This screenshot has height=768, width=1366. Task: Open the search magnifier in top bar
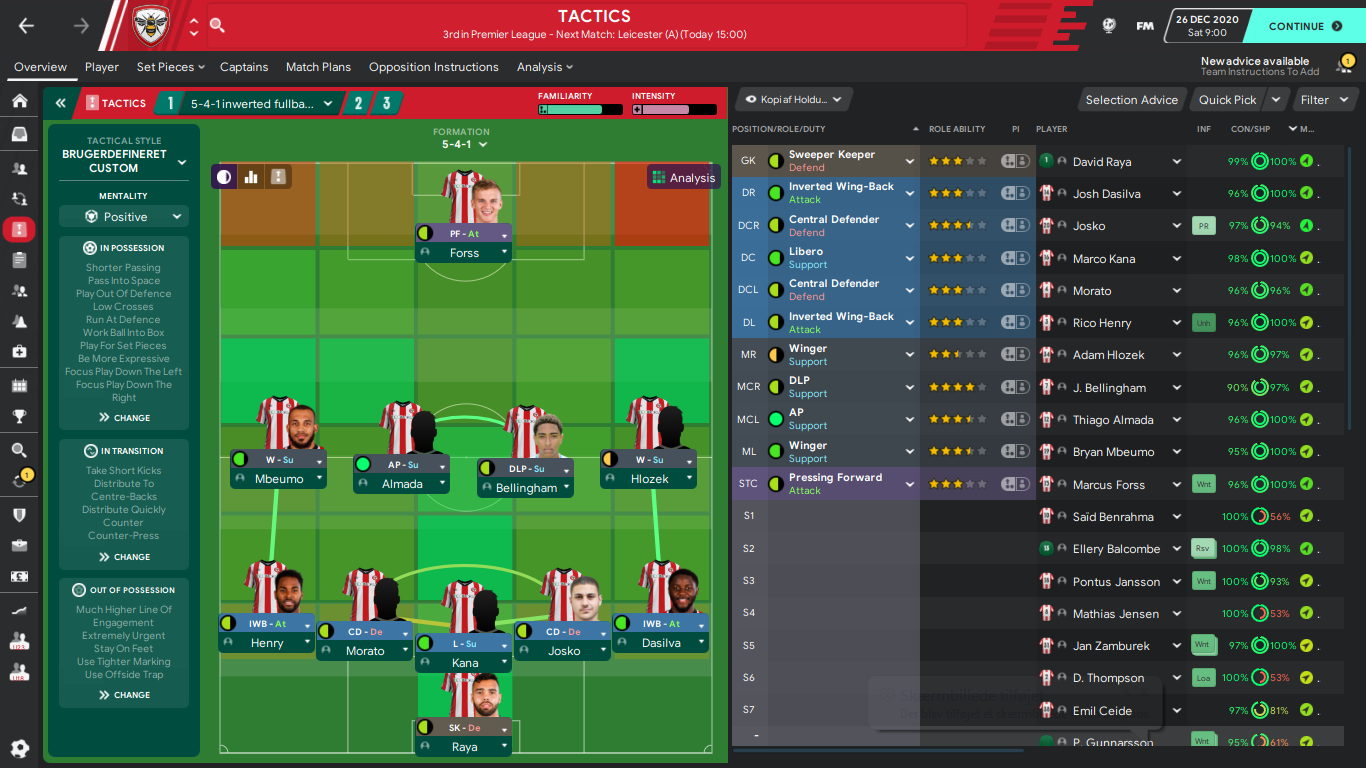pos(217,26)
